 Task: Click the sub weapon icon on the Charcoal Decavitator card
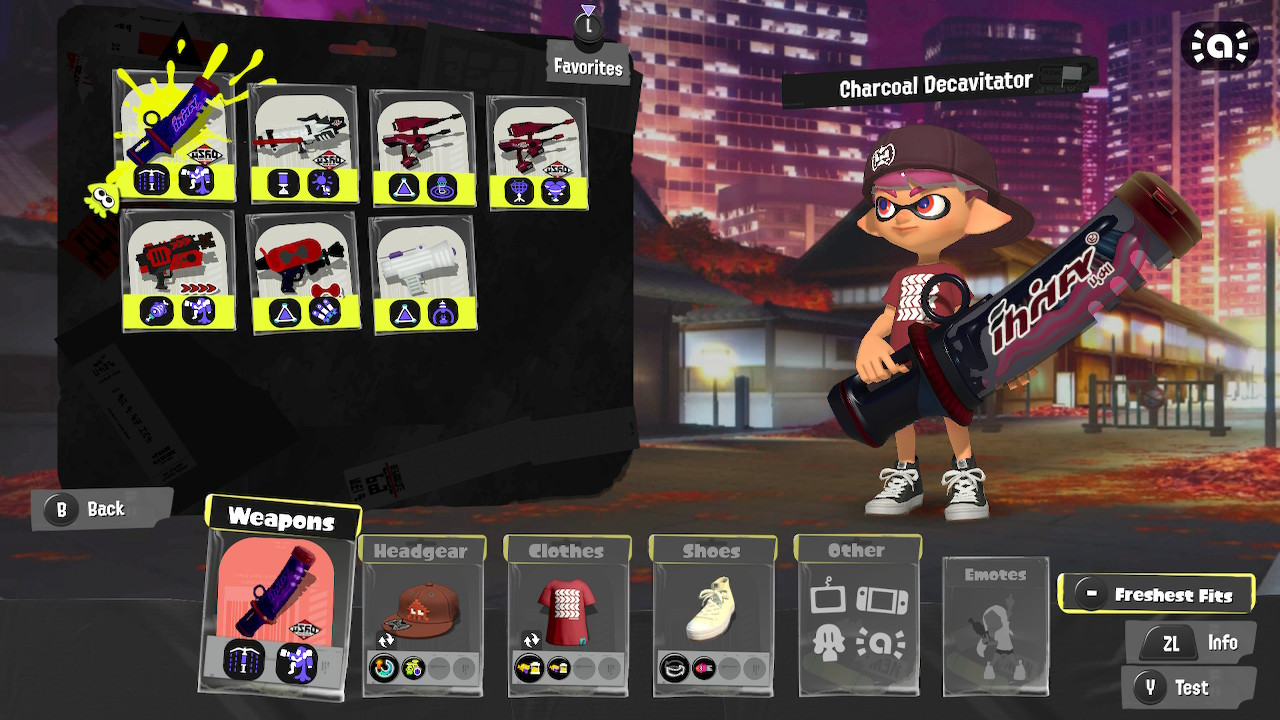click(151, 180)
